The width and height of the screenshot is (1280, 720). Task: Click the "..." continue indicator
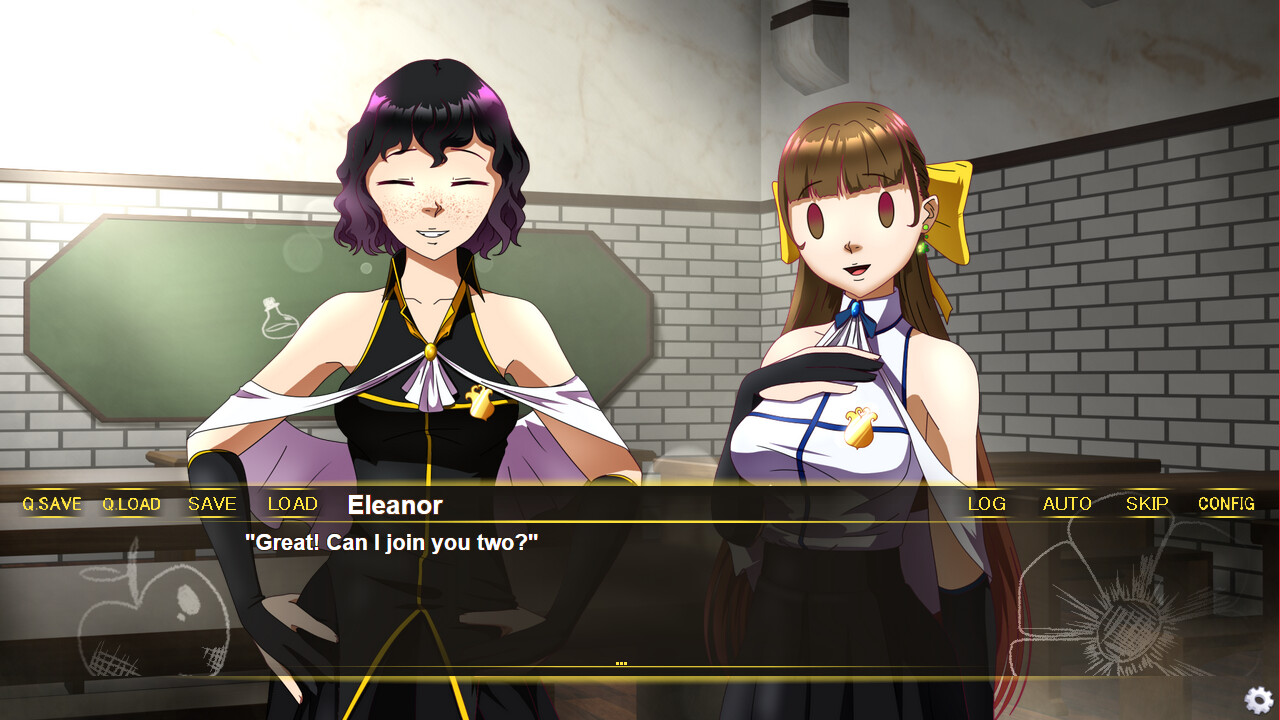(x=622, y=661)
